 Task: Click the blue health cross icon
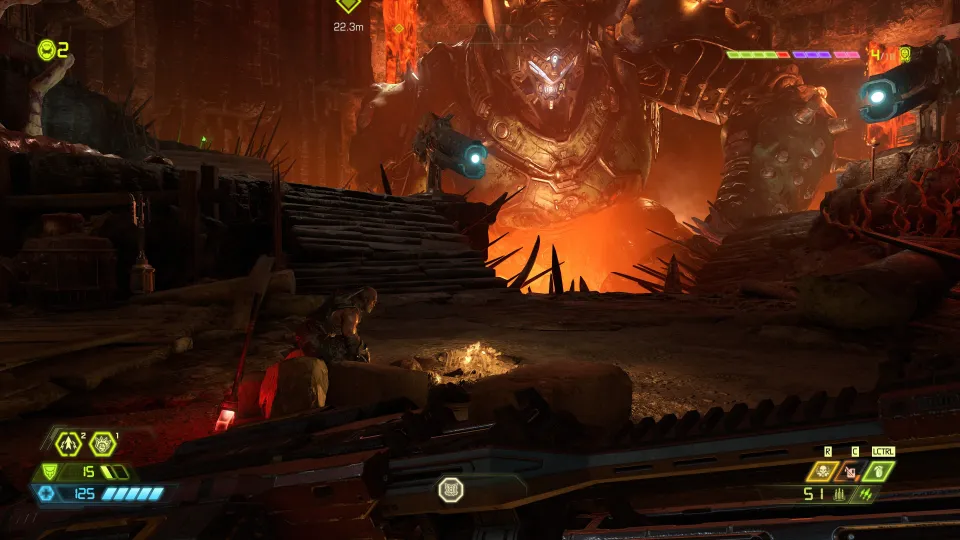[x=44, y=494]
